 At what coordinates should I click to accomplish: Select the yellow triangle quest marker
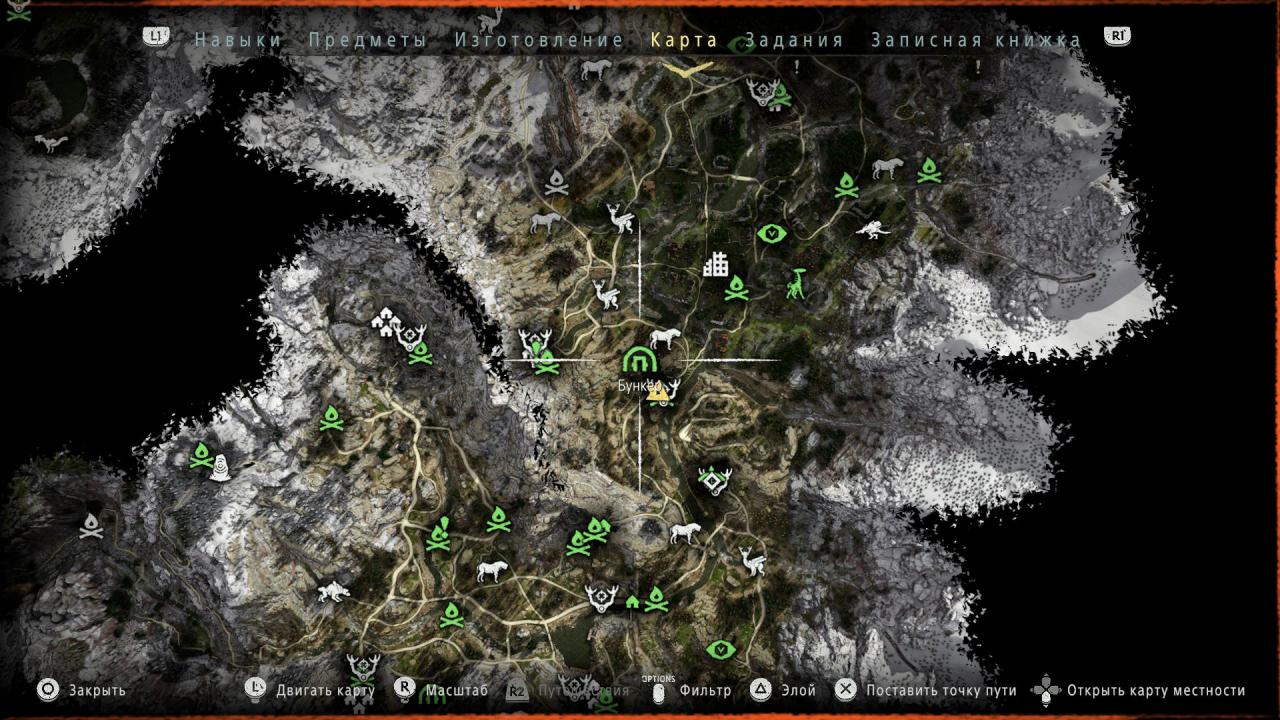[x=657, y=393]
